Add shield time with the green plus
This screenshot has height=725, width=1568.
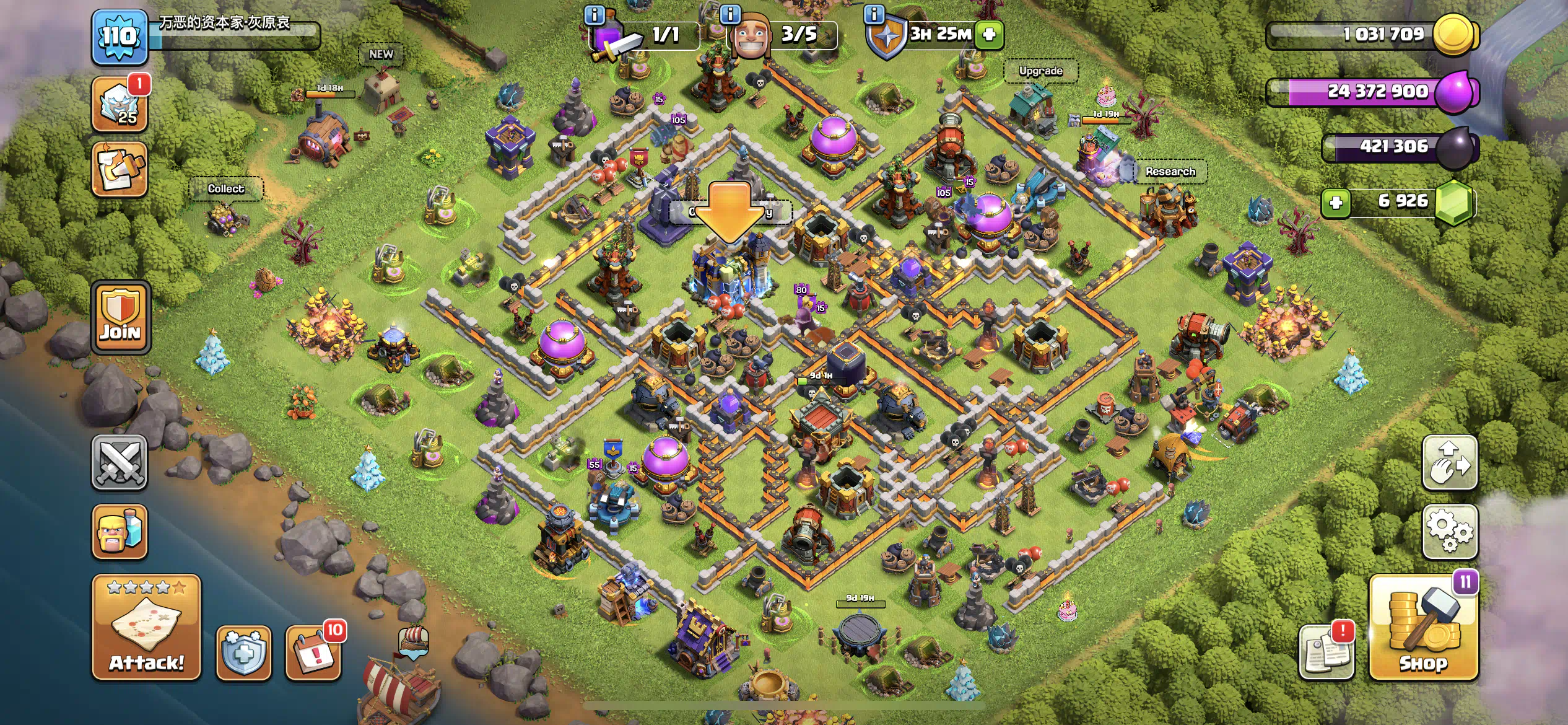(x=989, y=34)
